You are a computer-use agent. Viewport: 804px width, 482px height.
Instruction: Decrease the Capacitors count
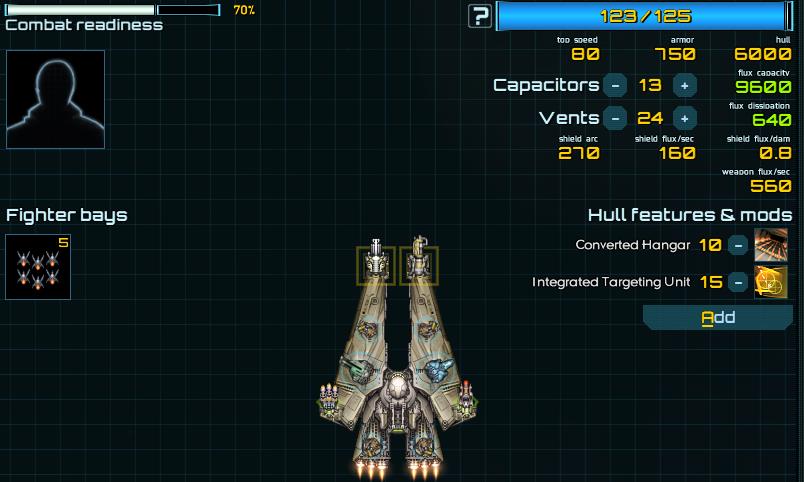click(x=616, y=85)
